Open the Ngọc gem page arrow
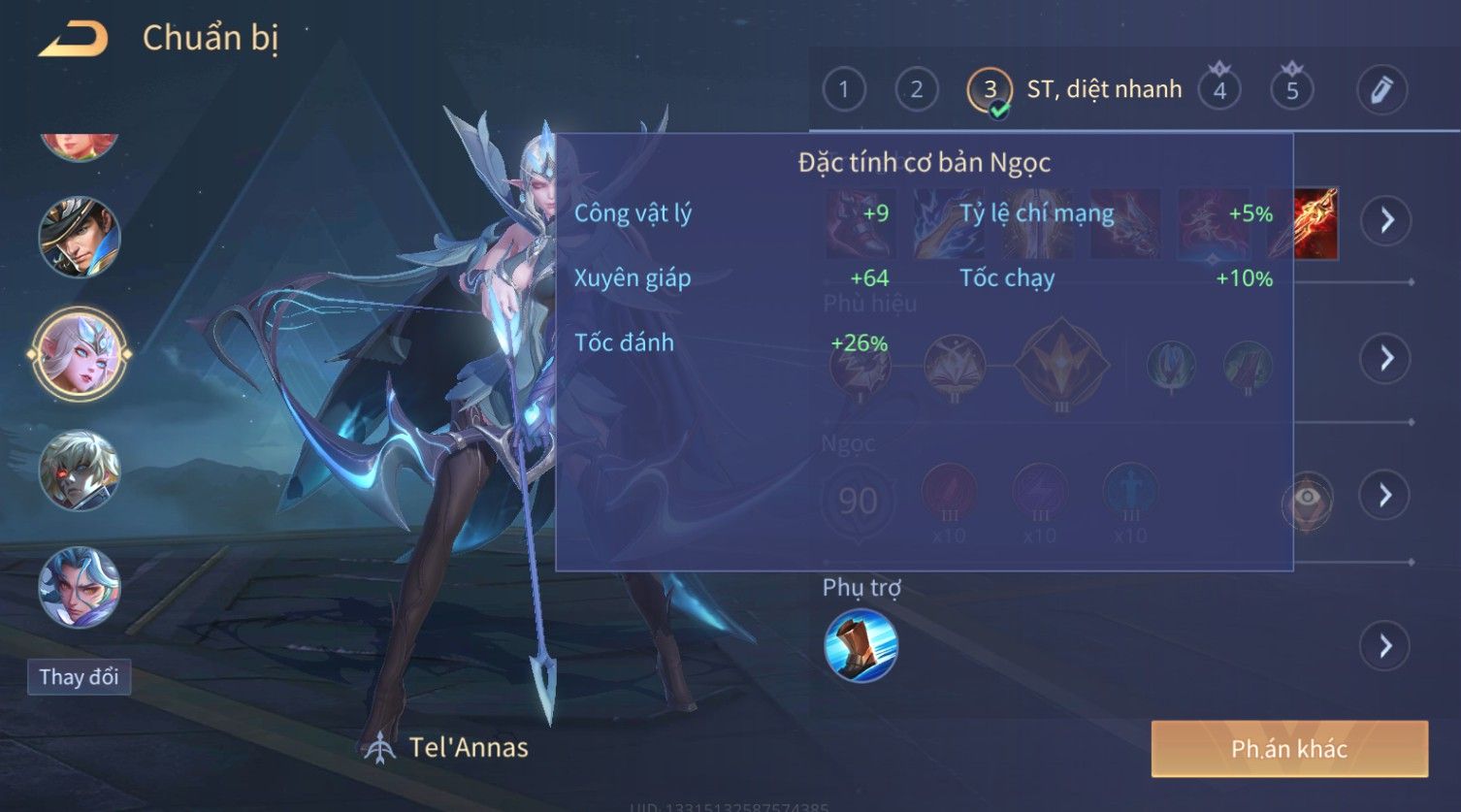 click(1386, 496)
